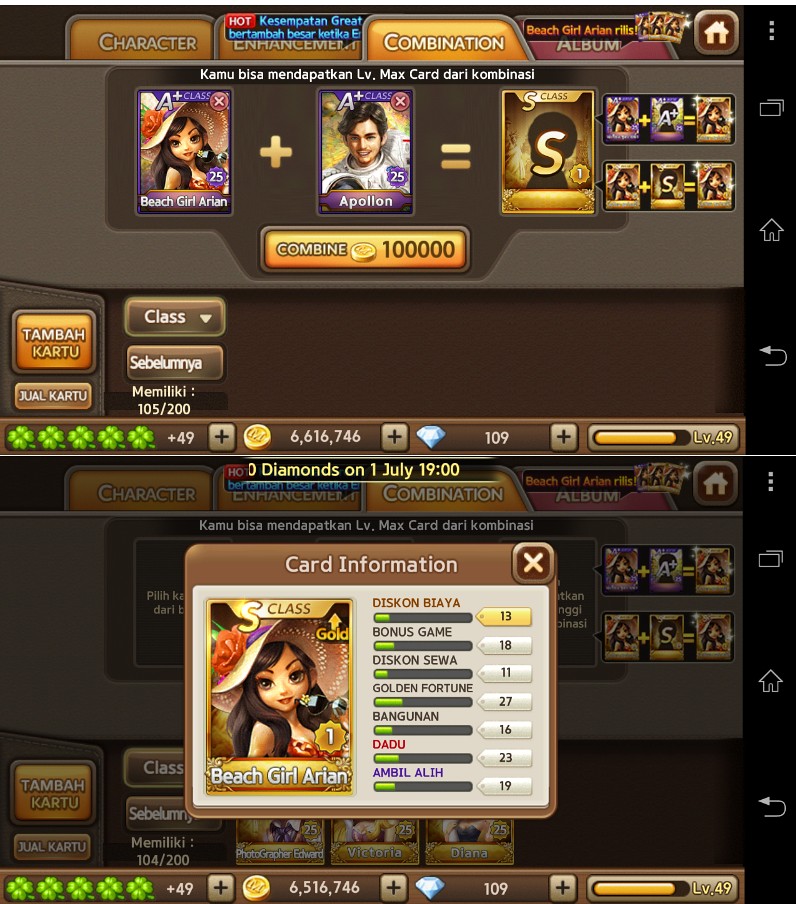Select the Diana card
This screenshot has width=796, height=904.
(469, 842)
